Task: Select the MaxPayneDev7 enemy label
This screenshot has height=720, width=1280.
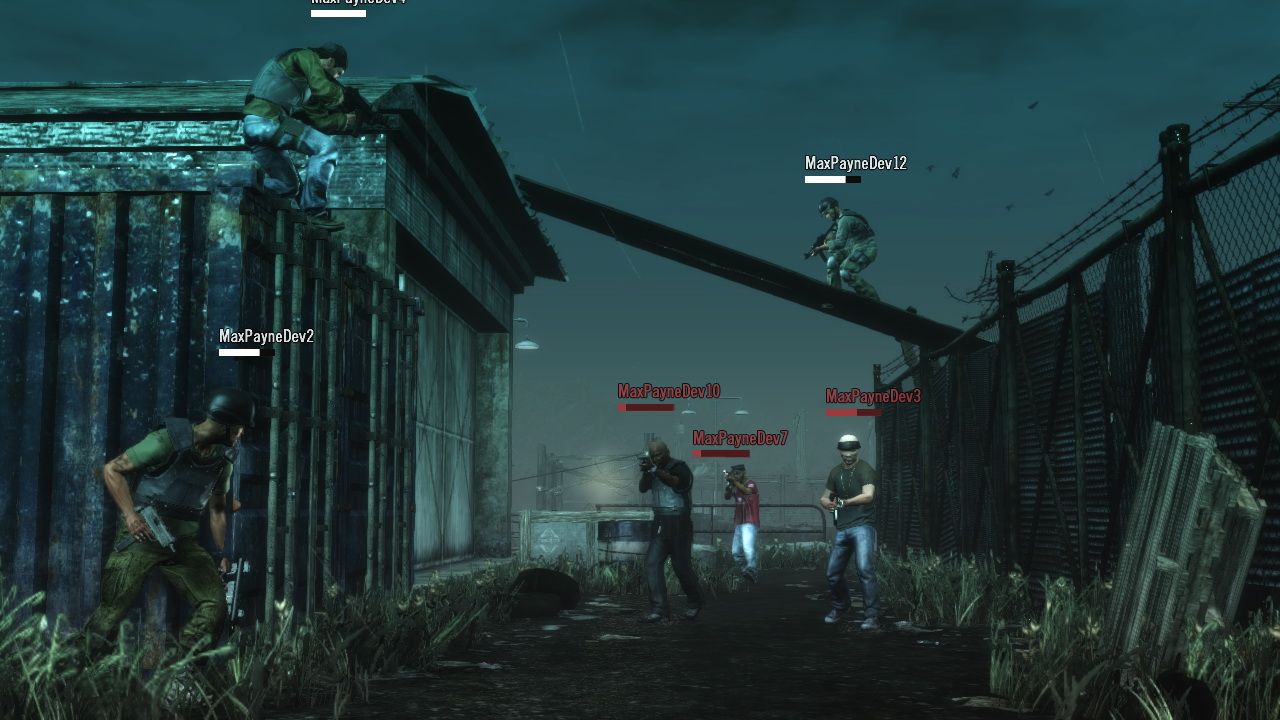Action: pyautogui.click(x=738, y=435)
